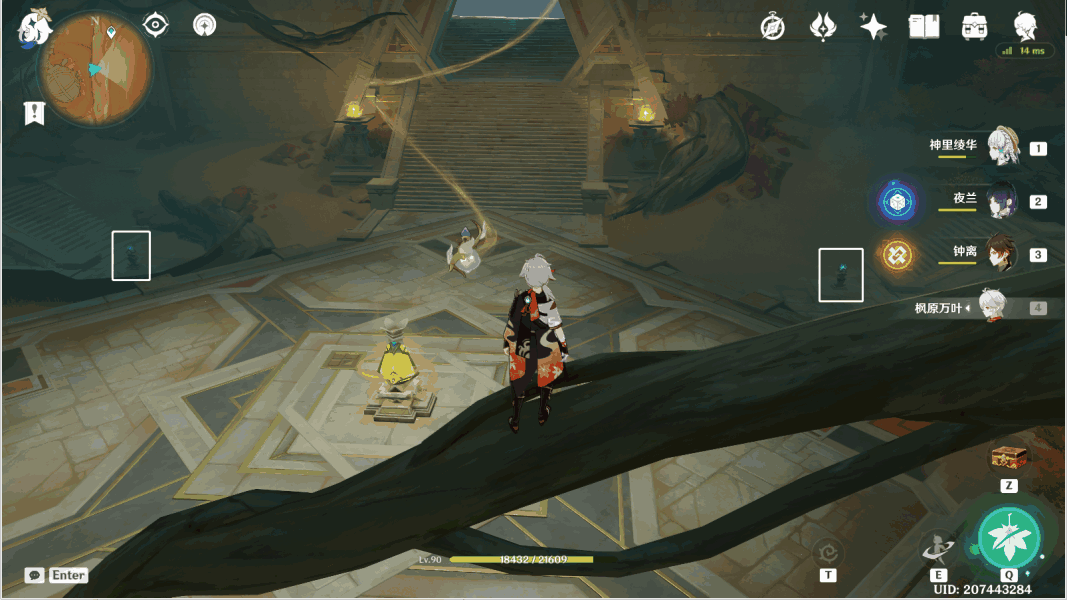Open the Paimon main menu
1067x600 pixels.
tap(34, 28)
